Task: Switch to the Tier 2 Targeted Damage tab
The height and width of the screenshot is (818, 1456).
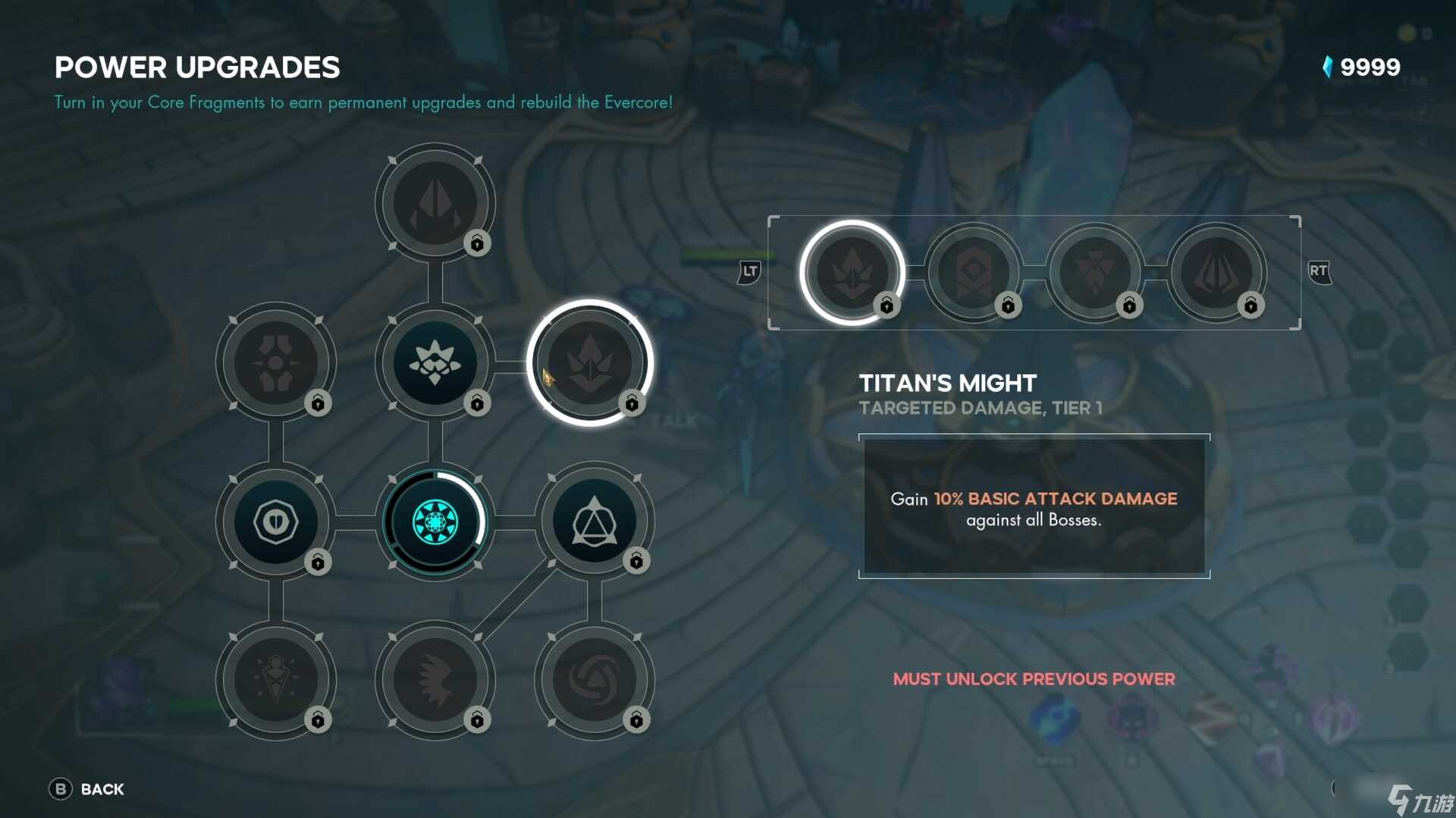Action: tap(974, 273)
